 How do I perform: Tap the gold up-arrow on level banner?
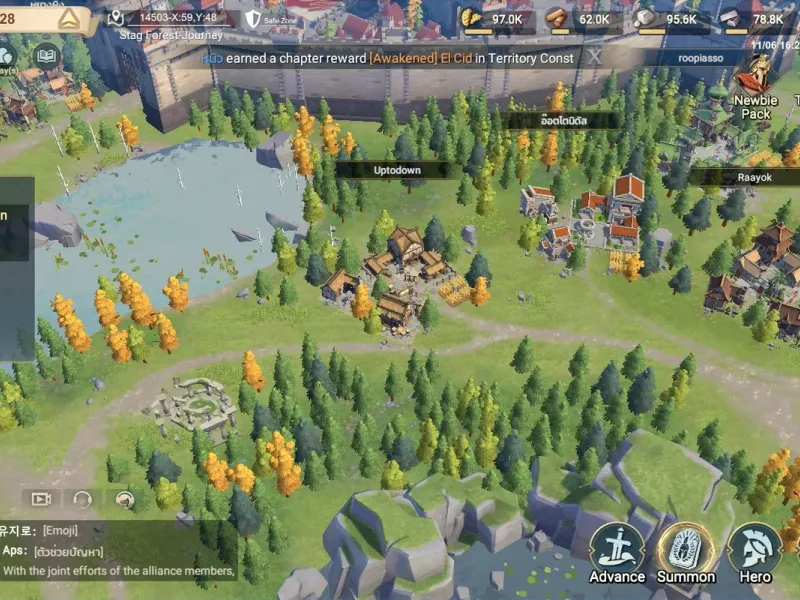point(68,18)
